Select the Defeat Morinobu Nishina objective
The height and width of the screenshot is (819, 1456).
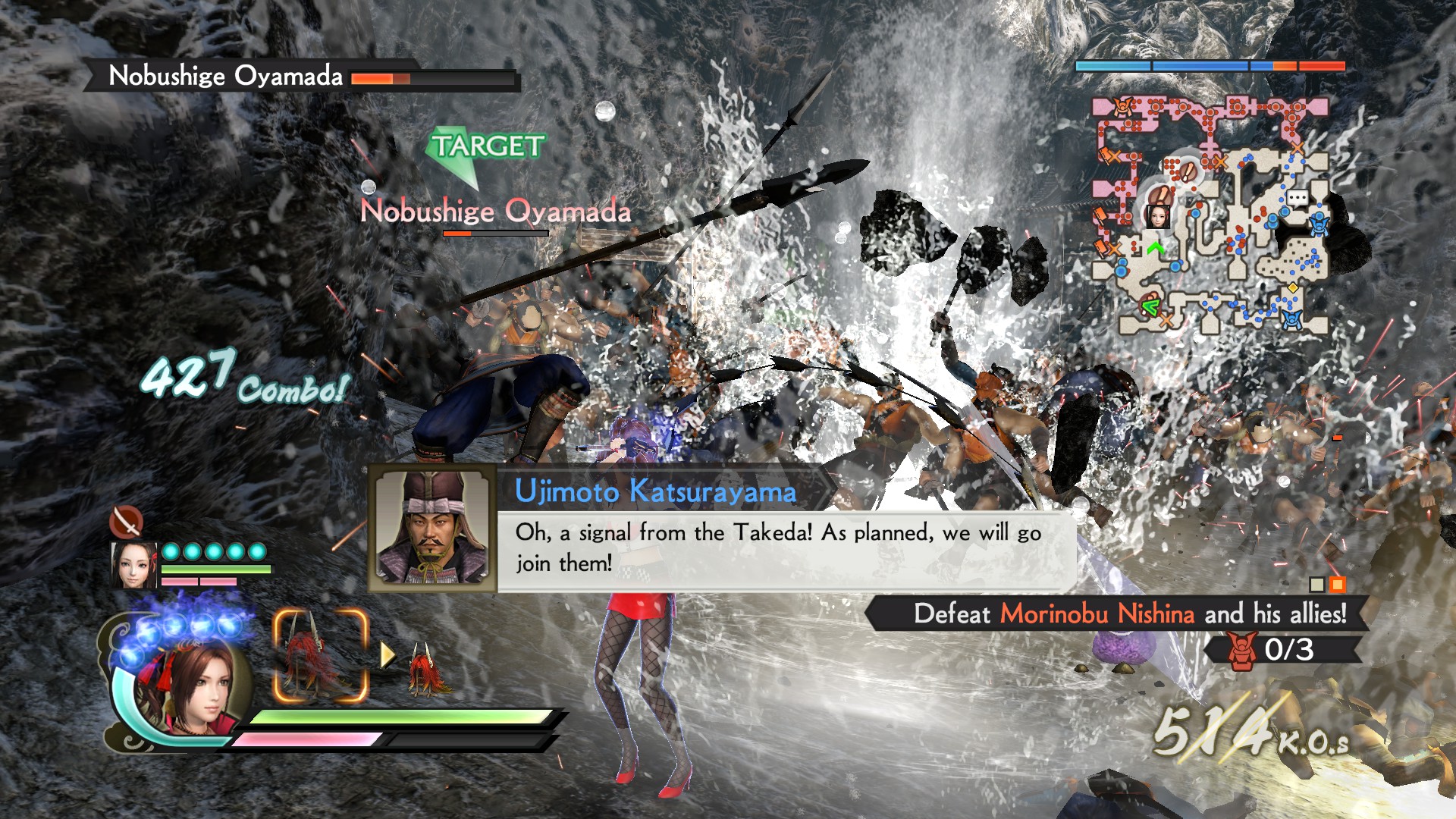pos(1128,613)
